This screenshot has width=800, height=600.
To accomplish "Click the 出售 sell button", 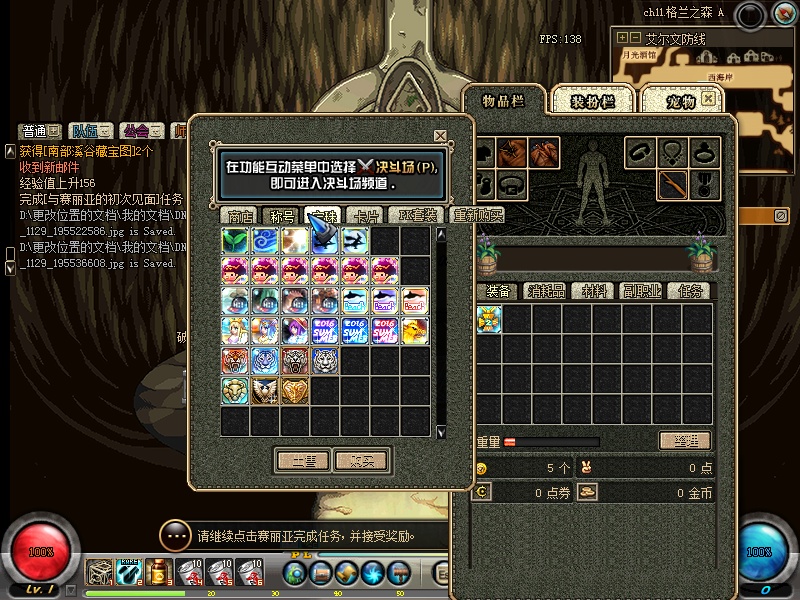I will pos(302,460).
